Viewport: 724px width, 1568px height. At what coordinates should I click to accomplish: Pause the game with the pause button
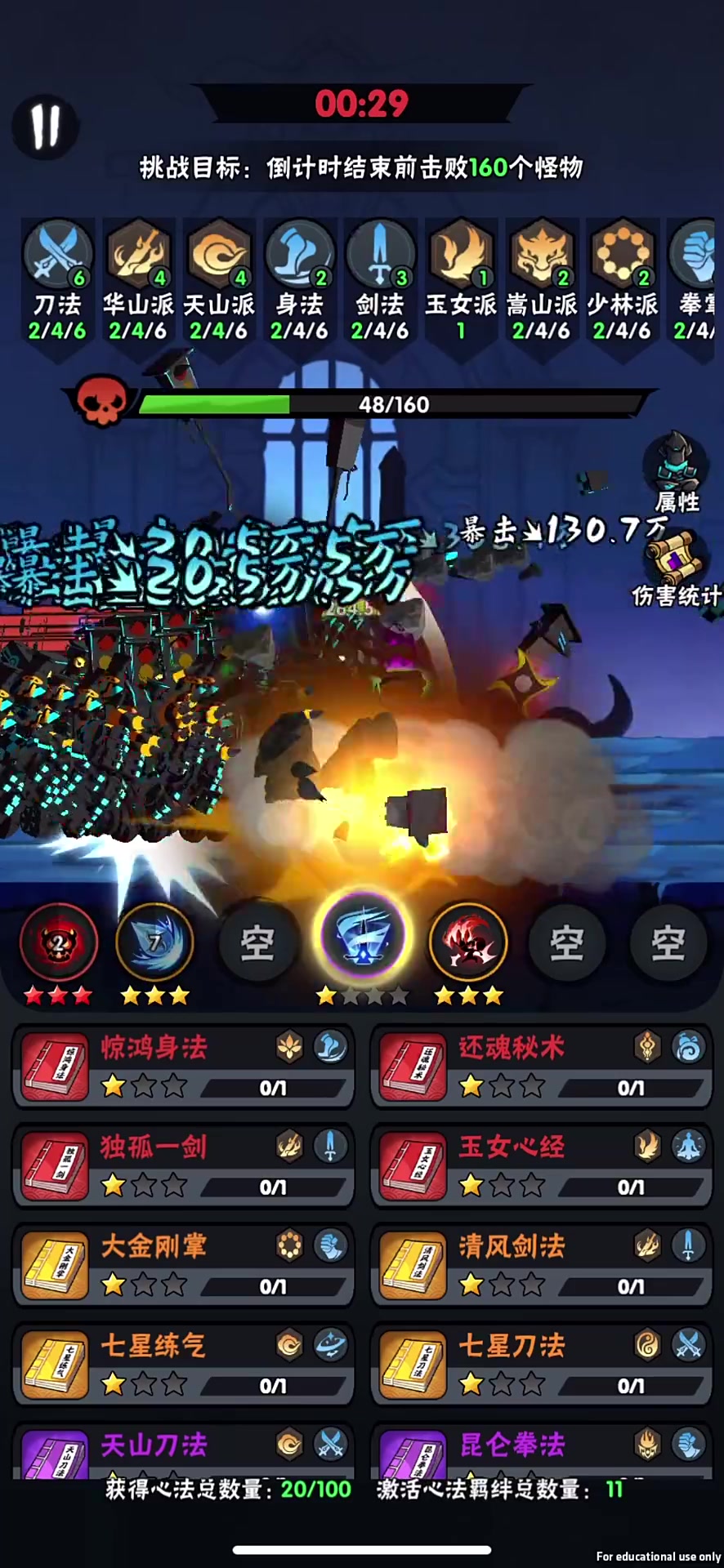pyautogui.click(x=46, y=127)
